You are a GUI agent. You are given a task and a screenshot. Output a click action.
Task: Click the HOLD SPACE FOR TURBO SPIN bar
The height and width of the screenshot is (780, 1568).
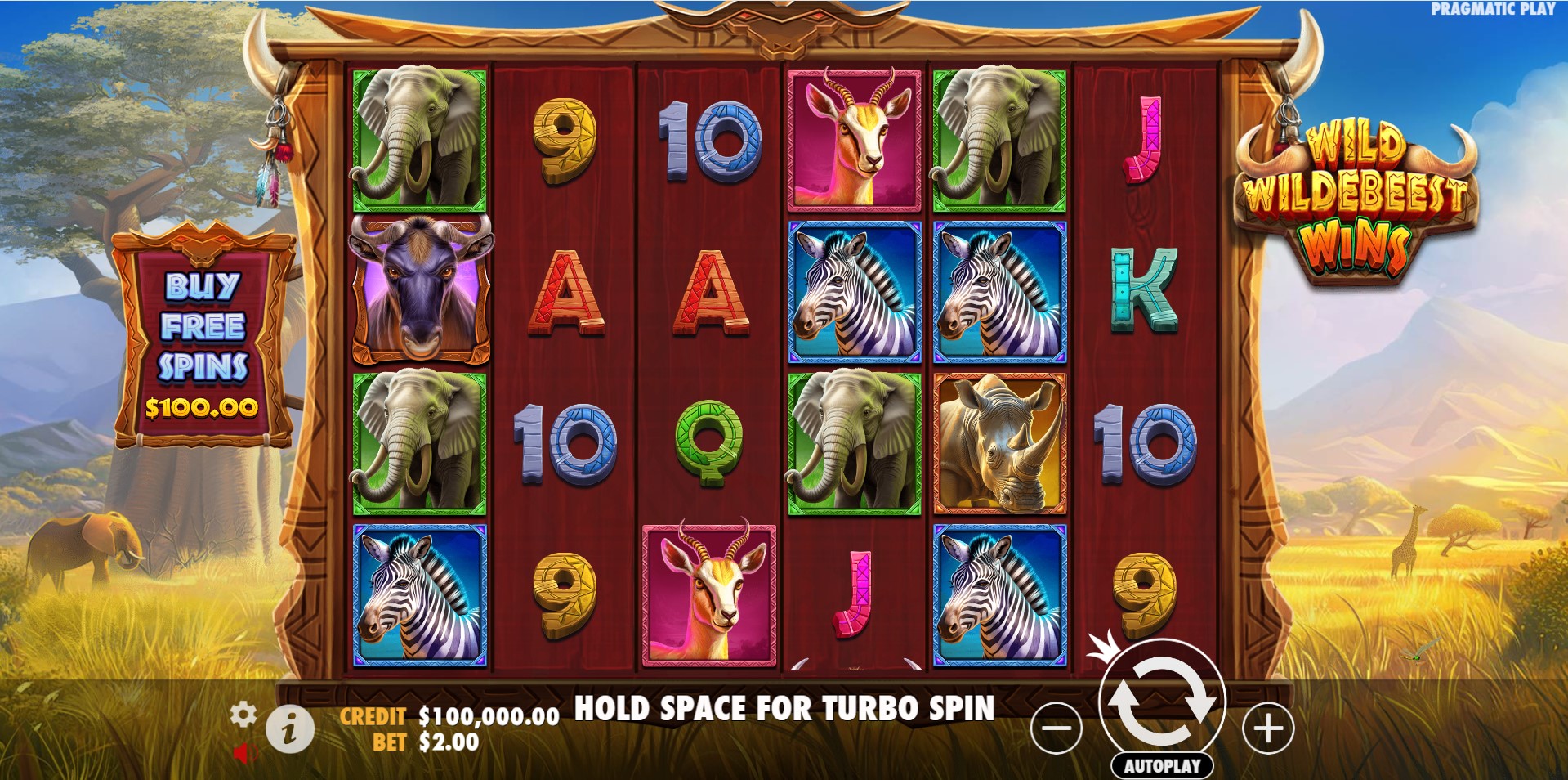783,711
